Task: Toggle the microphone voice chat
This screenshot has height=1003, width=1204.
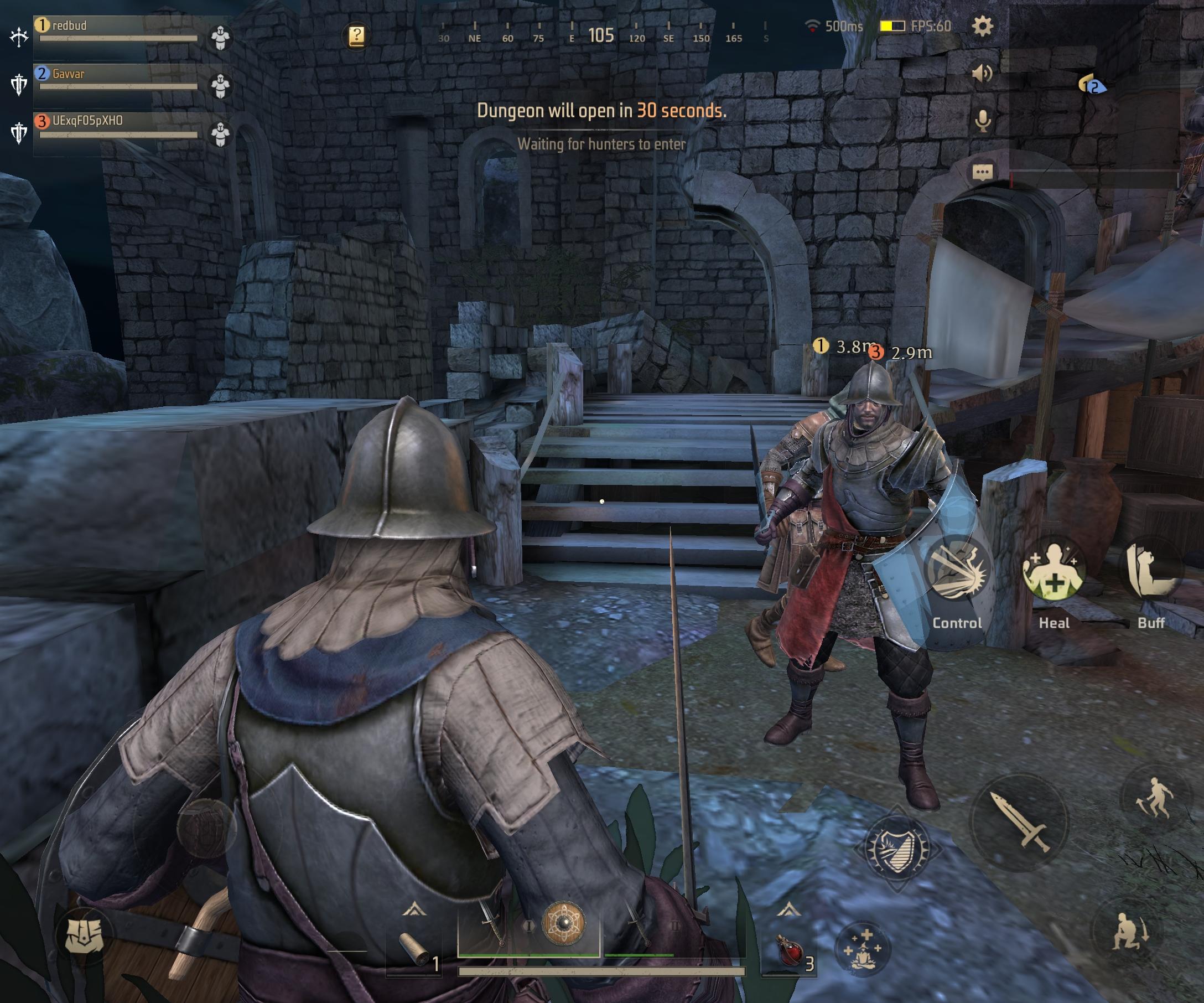Action: click(983, 121)
